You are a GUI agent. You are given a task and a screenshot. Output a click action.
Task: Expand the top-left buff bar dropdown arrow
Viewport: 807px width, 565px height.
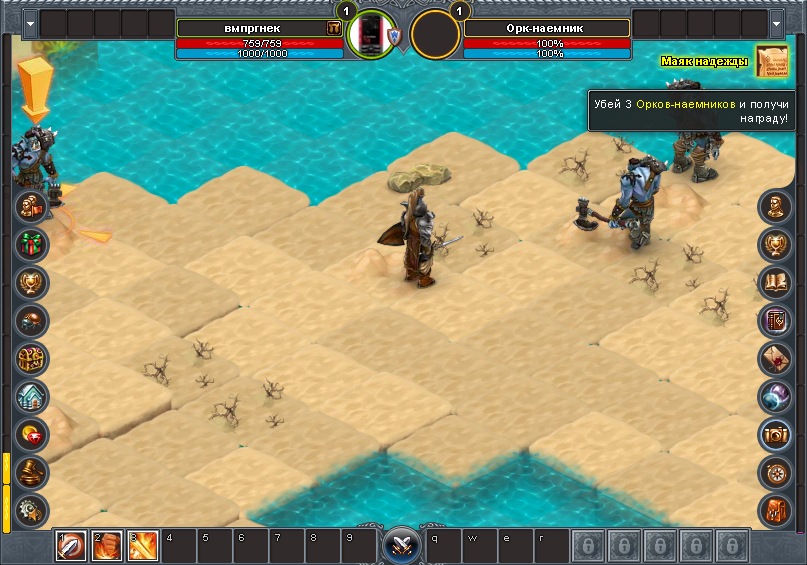coord(30,22)
